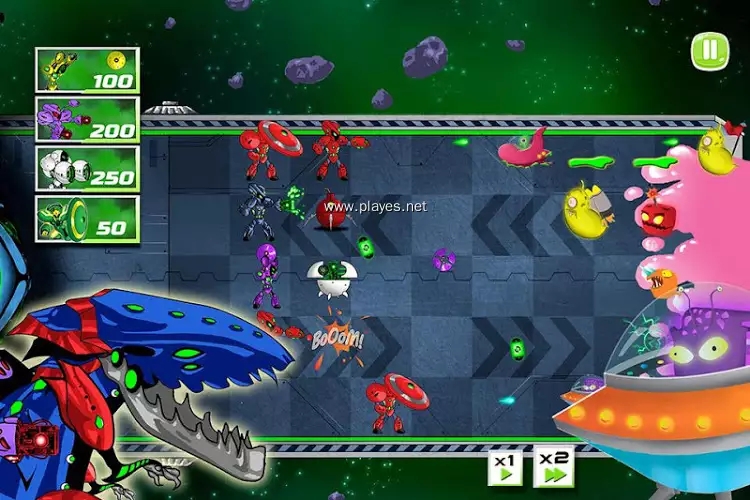This screenshot has width=750, height=500.
Task: Set game speed to x1
Action: click(x=505, y=466)
